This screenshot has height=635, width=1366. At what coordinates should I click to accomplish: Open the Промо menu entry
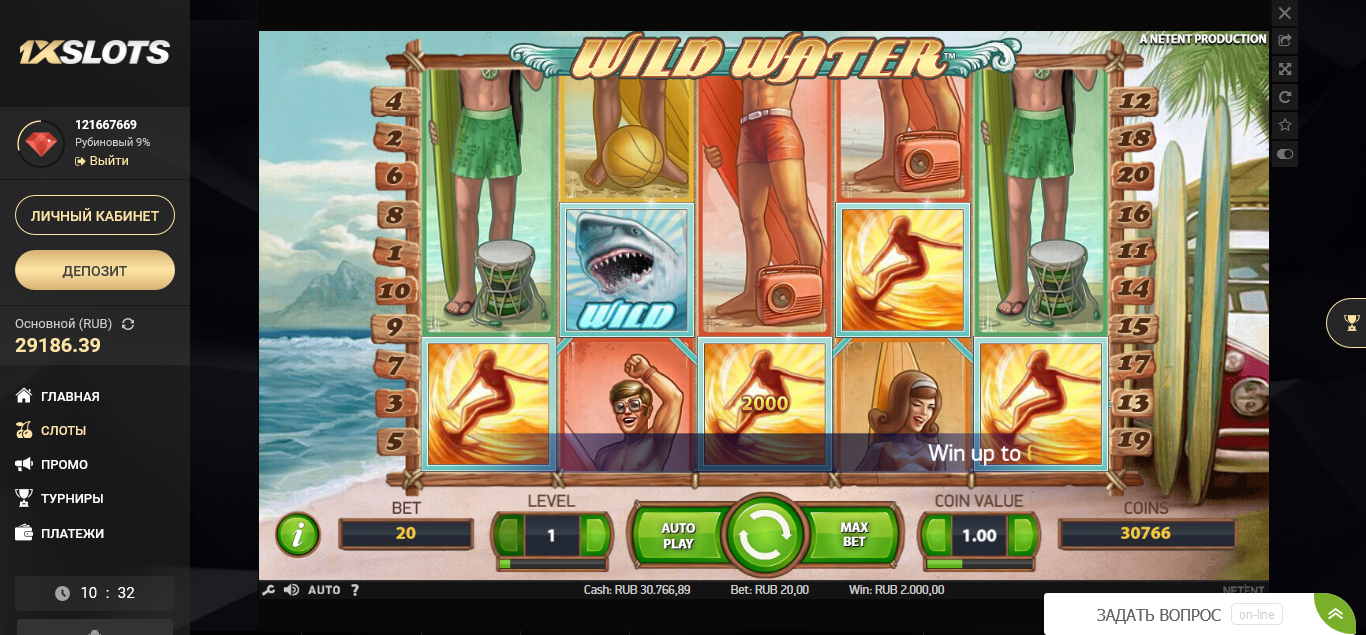pos(64,464)
